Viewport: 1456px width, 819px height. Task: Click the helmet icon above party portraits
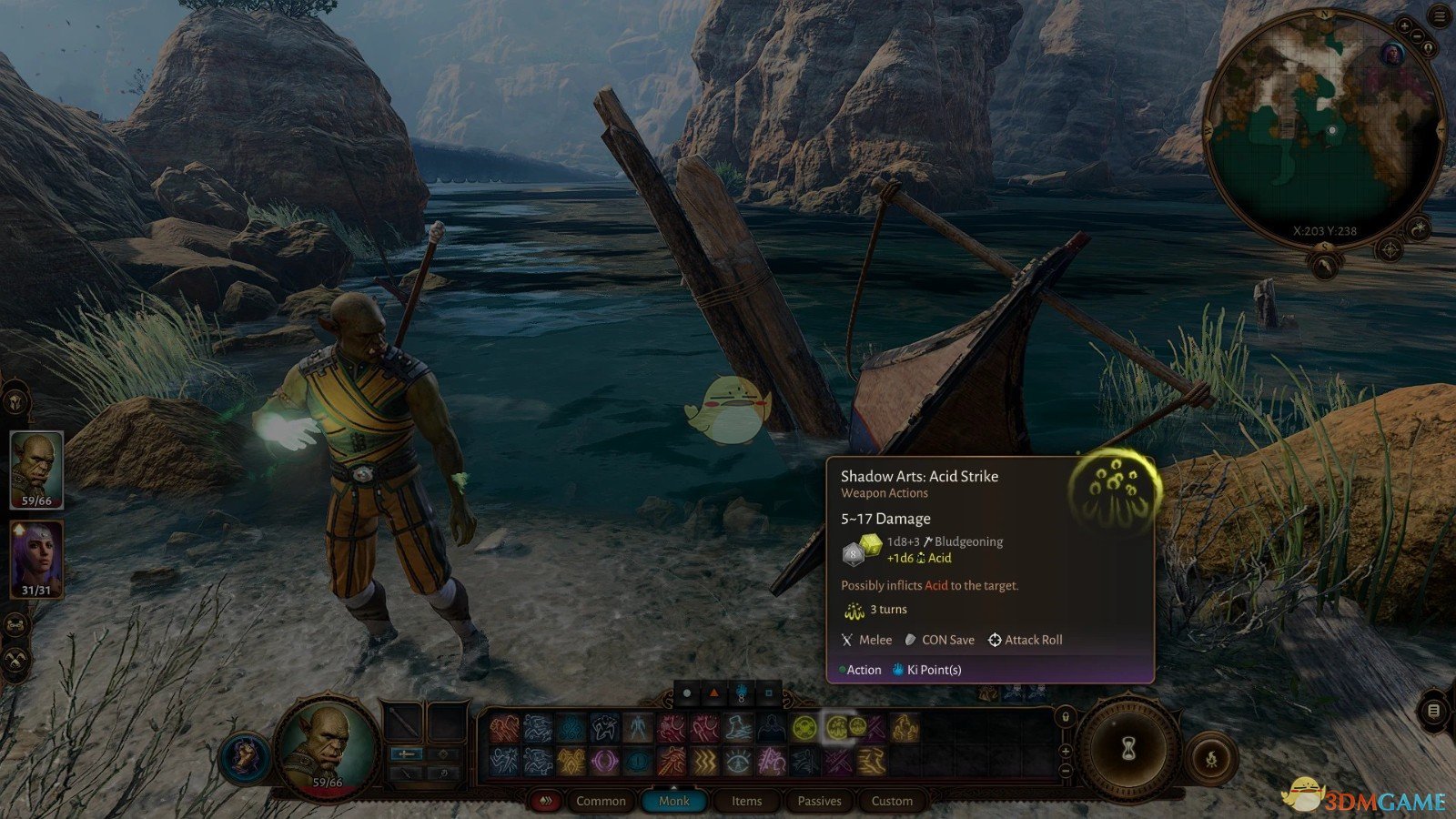(15, 400)
